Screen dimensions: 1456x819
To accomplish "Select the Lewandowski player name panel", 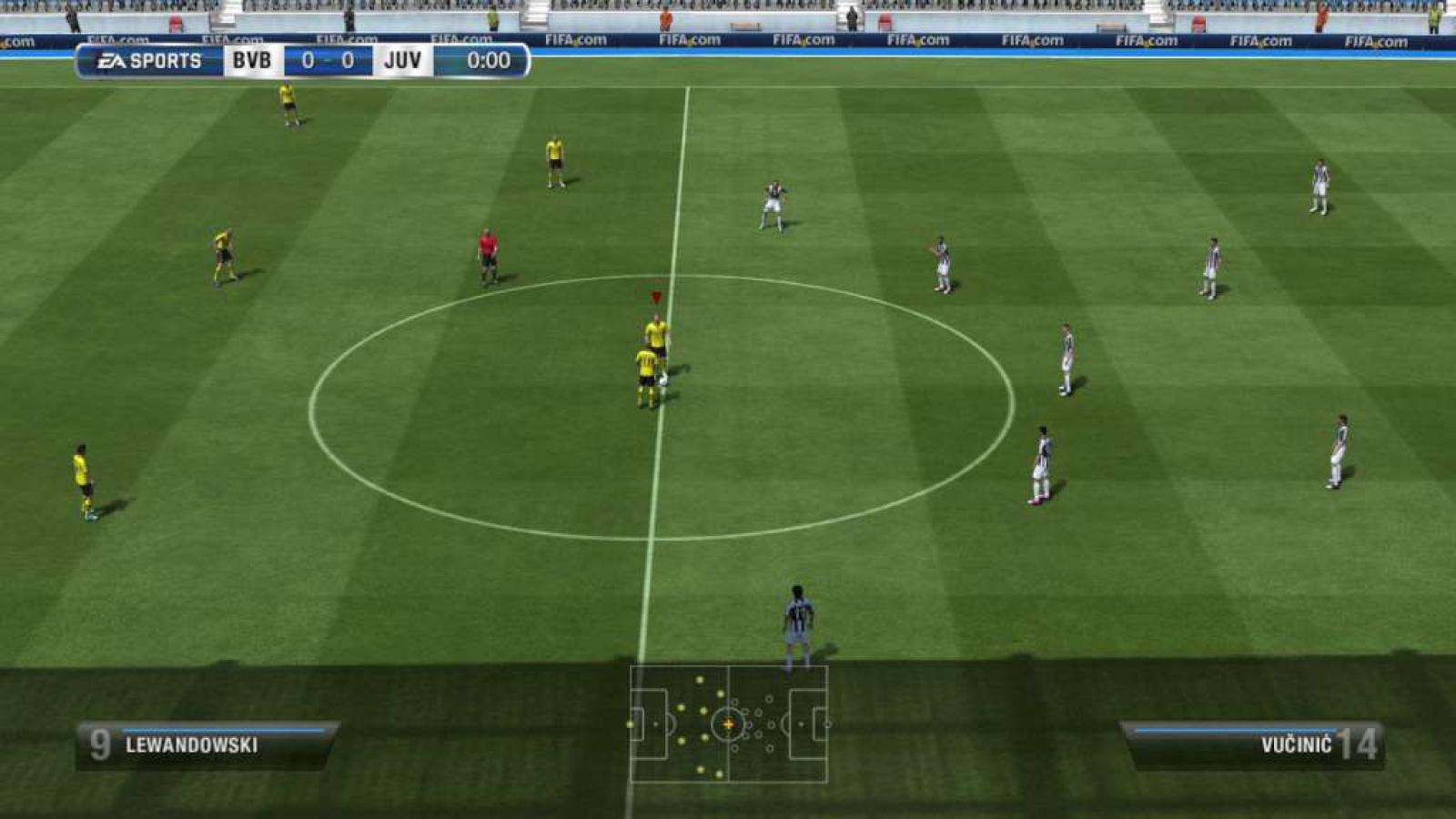I will click(x=207, y=745).
